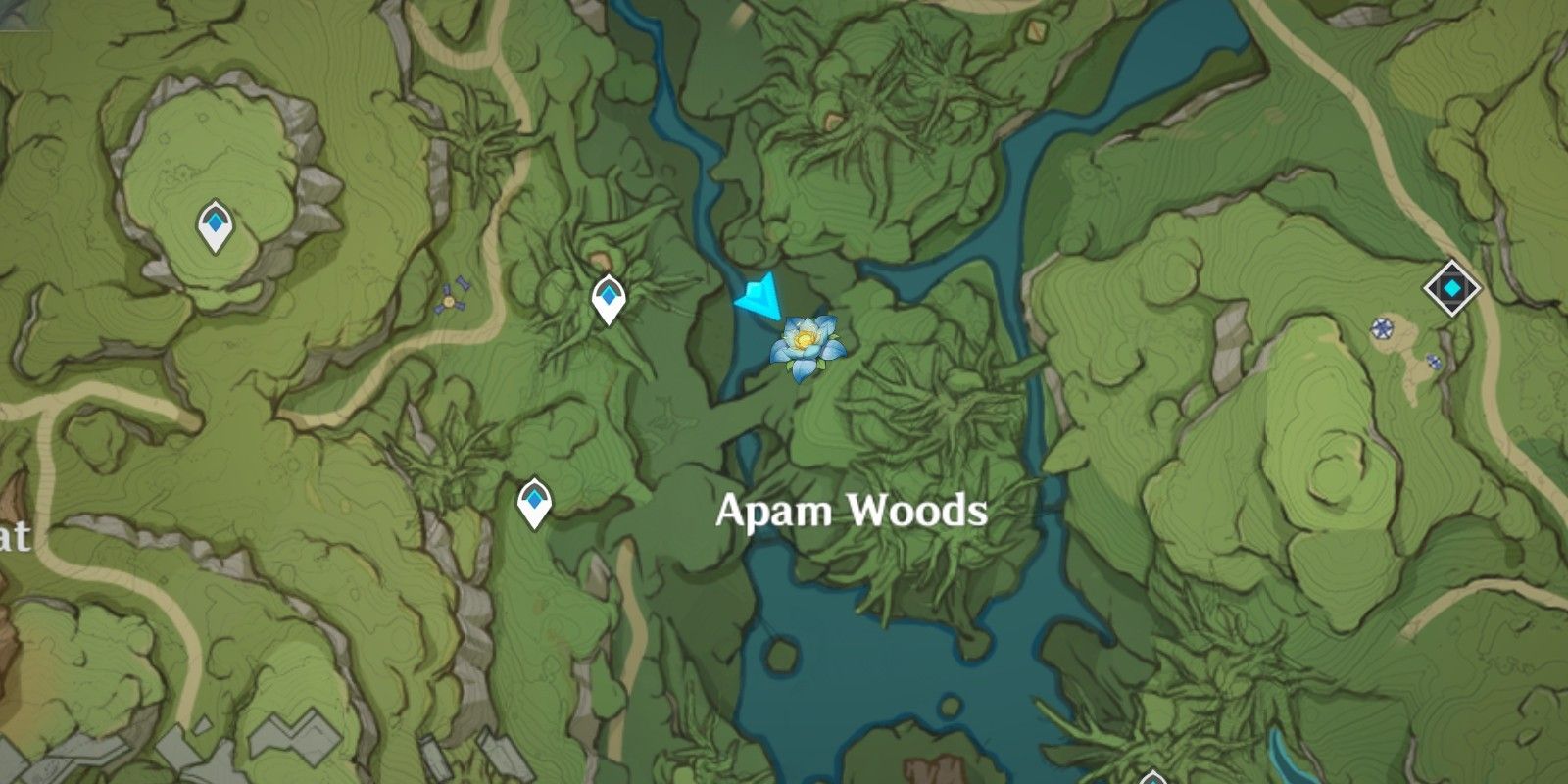Click the teleport waypoint southwest of Apam Woods
The height and width of the screenshot is (784, 1568).
(x=533, y=500)
